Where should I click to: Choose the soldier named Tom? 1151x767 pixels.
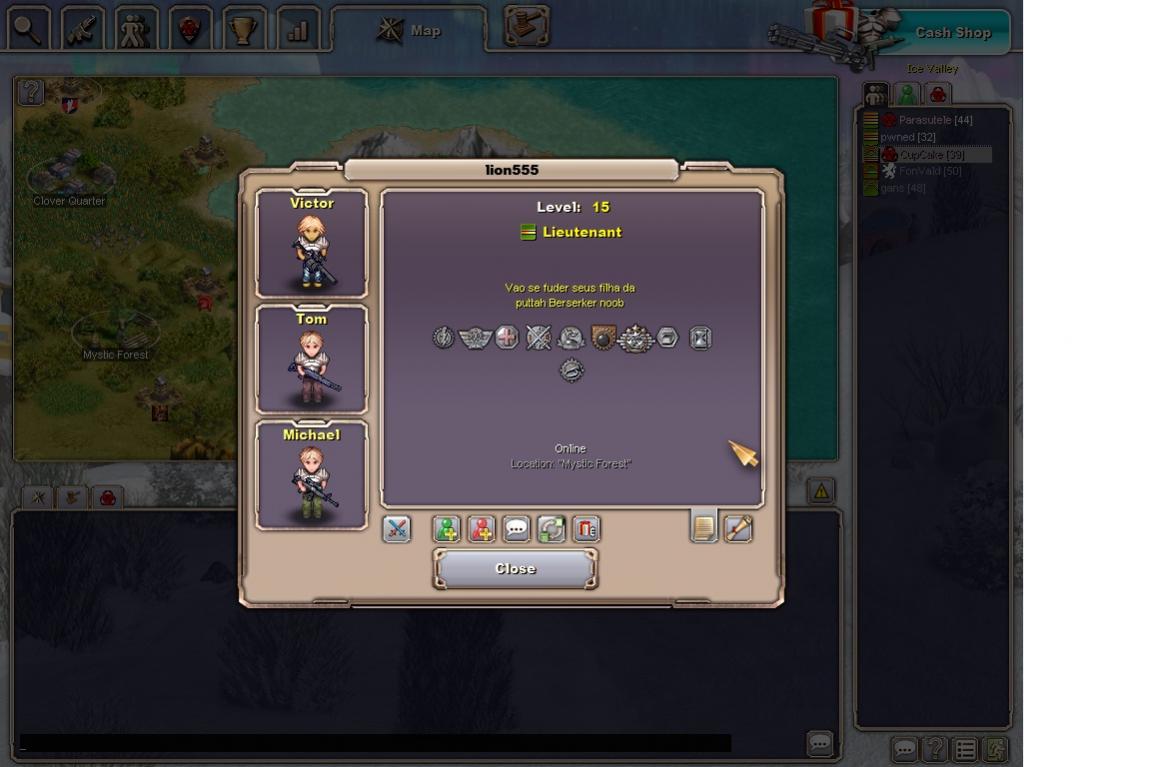point(311,359)
